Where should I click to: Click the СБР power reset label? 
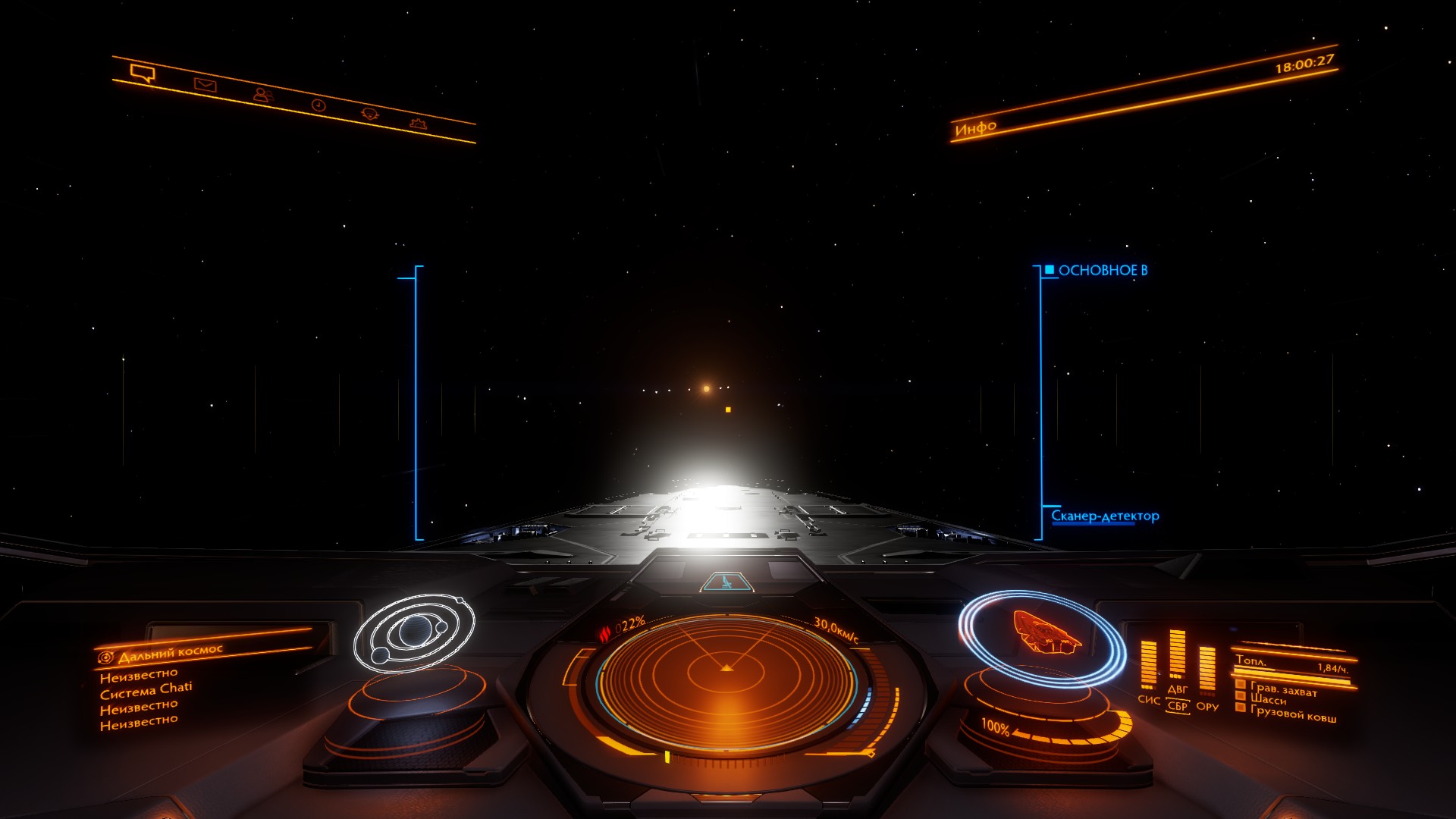[1177, 706]
